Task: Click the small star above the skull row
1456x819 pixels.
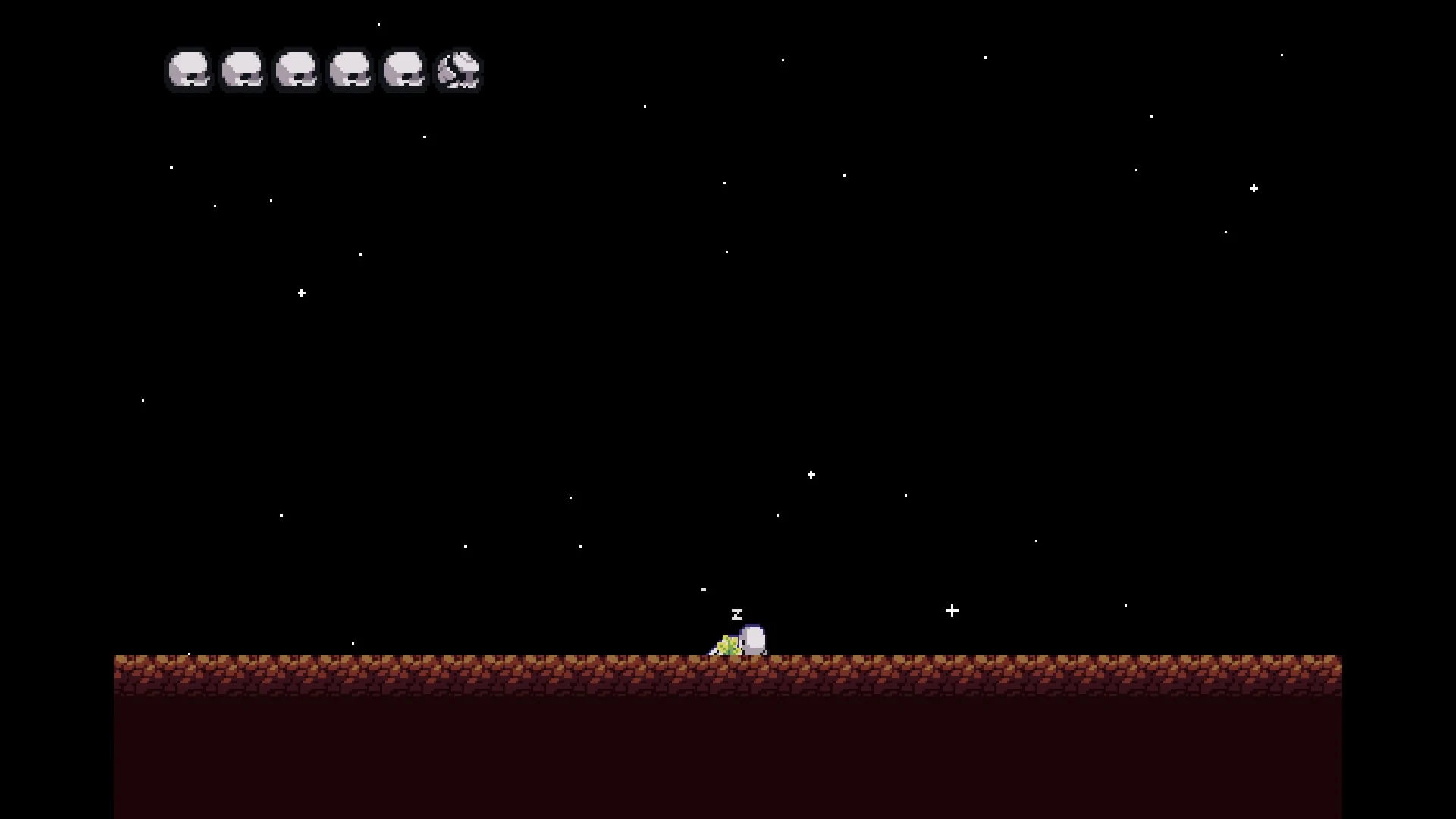Action: [378, 24]
